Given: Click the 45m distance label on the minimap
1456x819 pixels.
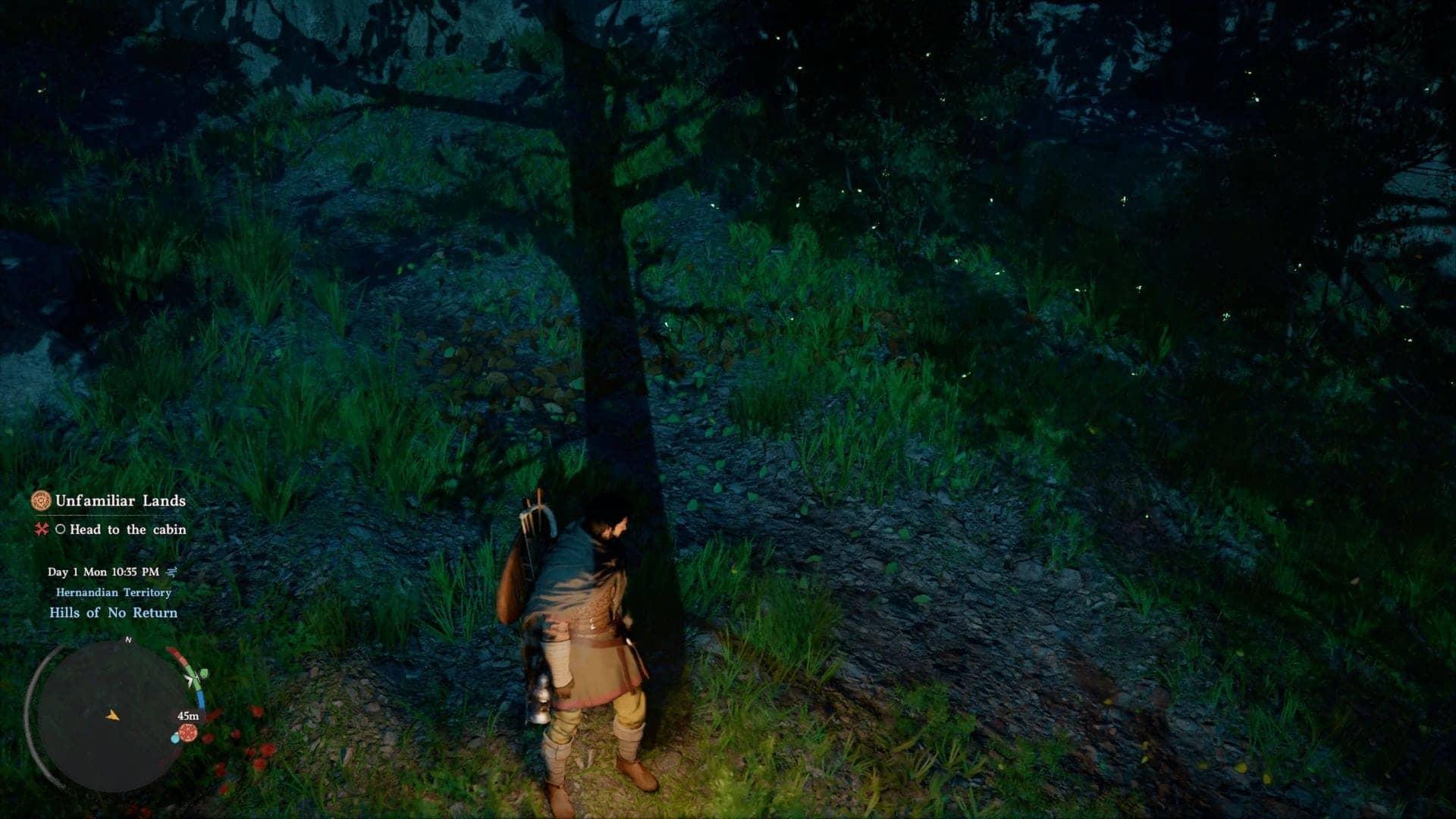Looking at the screenshot, I should click(x=188, y=716).
